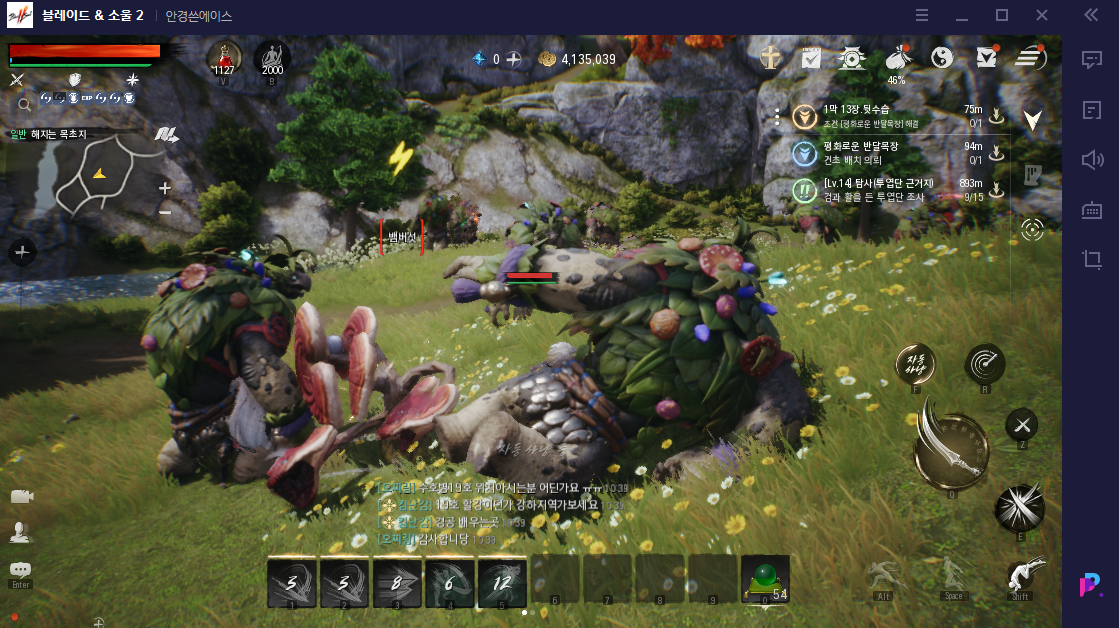Zoom out the minimap
1119x628 pixels.
point(165,212)
